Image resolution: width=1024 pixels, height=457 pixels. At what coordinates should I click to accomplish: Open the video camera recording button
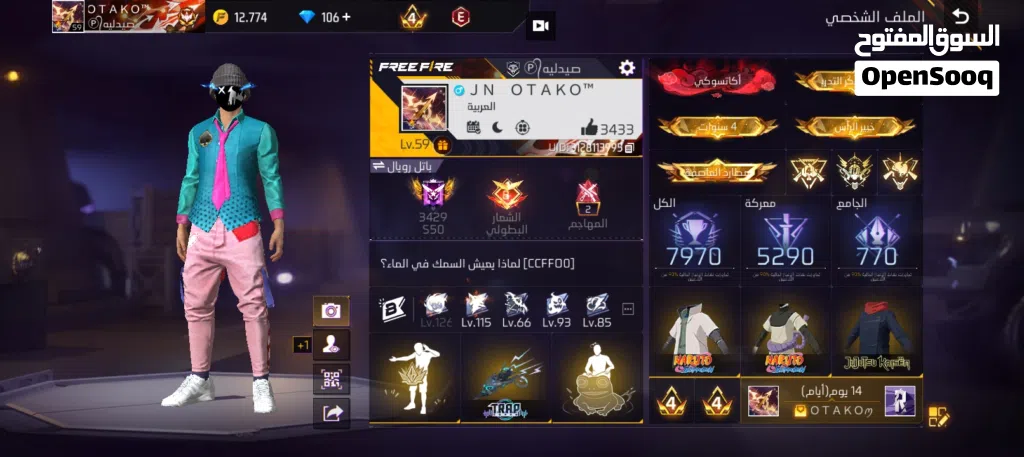tap(540, 25)
